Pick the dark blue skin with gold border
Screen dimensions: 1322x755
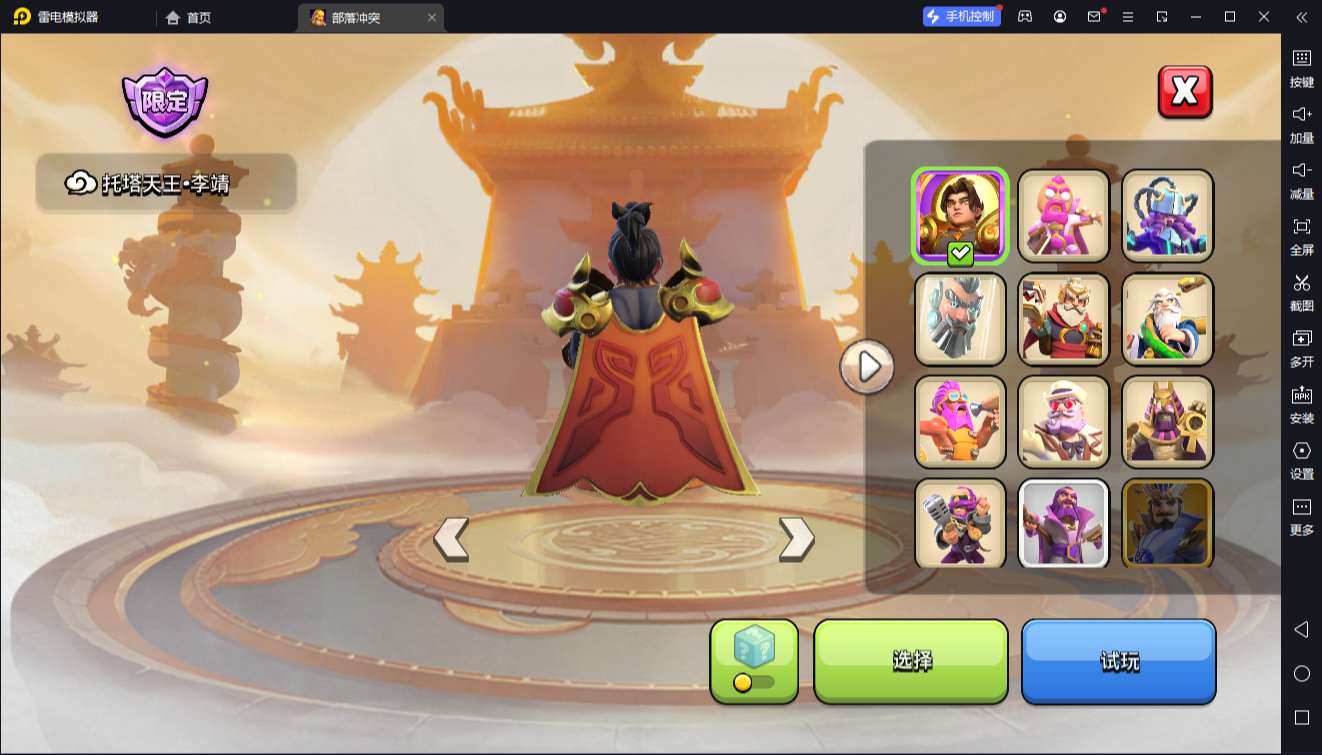[x=1168, y=523]
